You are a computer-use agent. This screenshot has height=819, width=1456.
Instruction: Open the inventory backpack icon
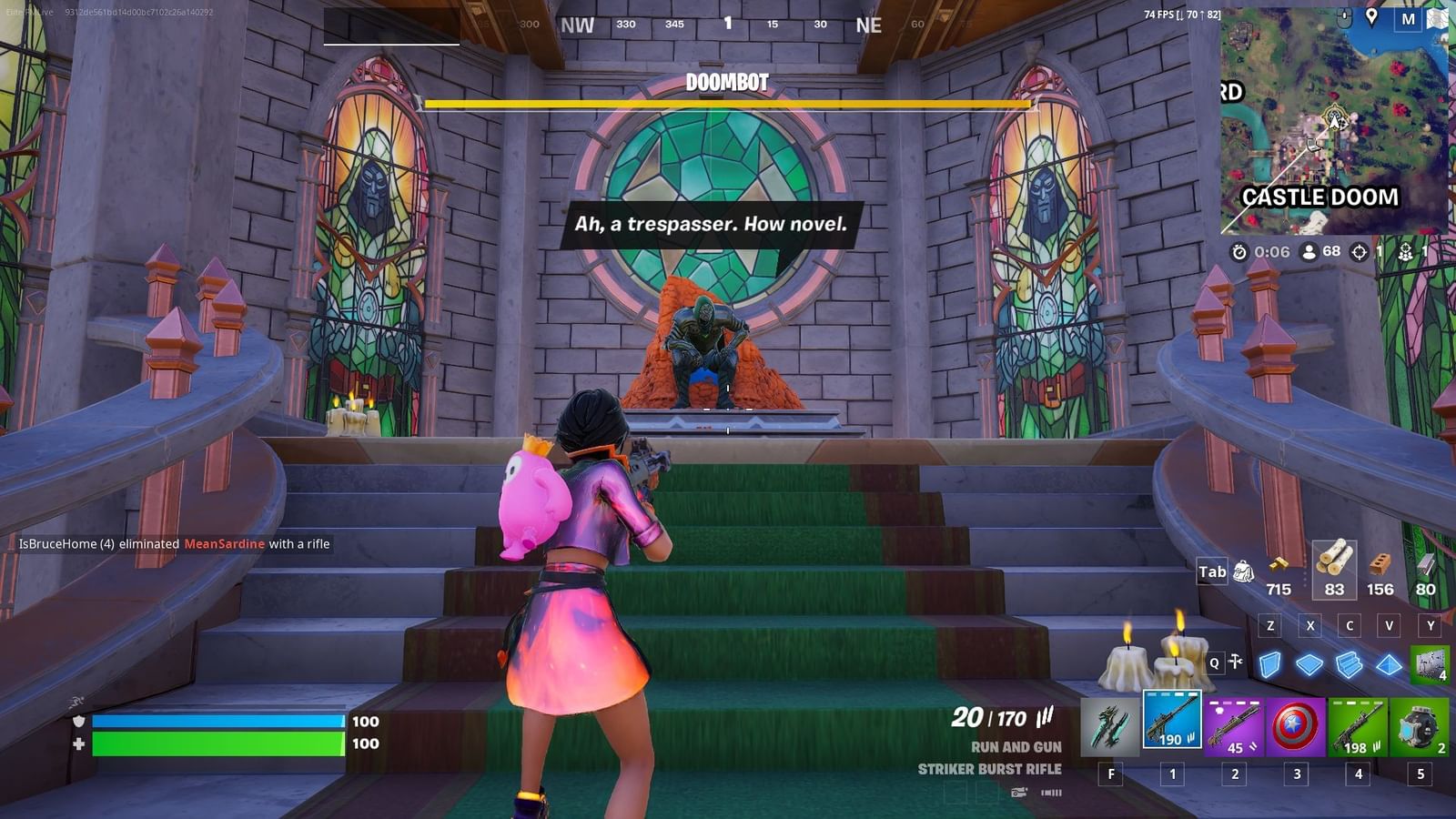[x=1241, y=569]
